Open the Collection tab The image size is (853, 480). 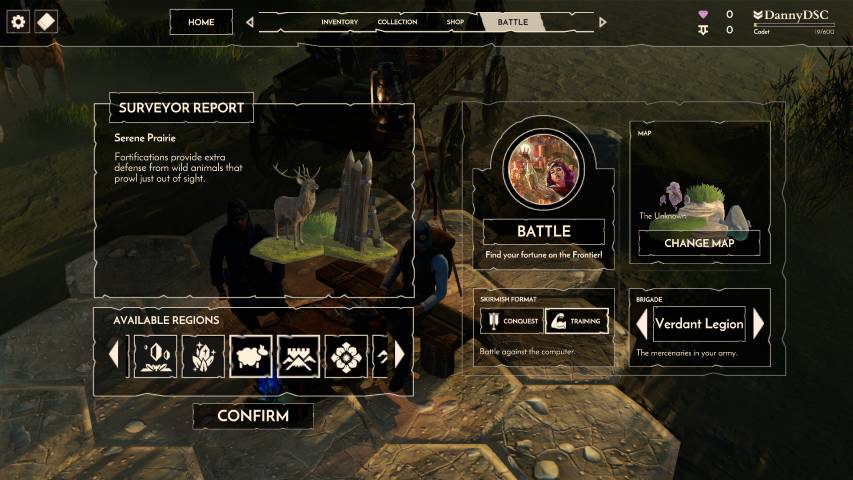(x=397, y=22)
